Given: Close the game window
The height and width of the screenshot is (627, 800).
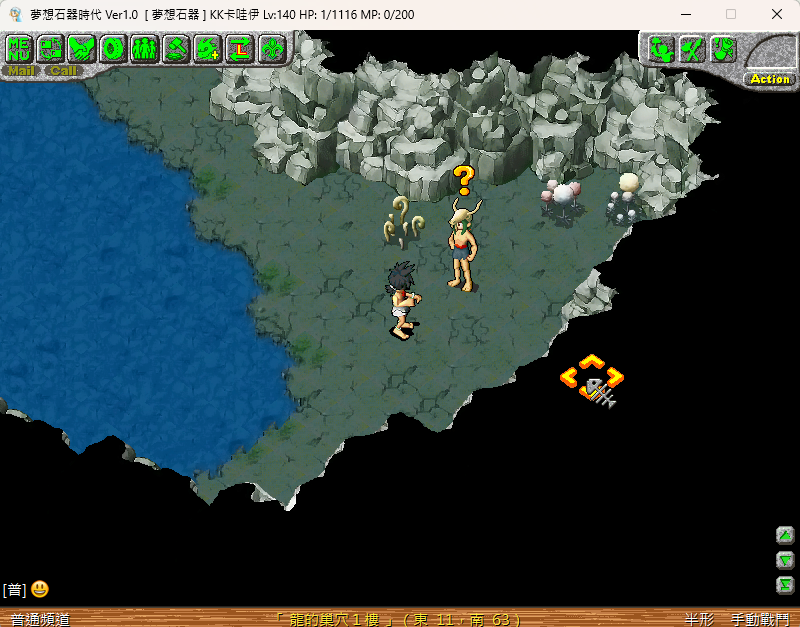Looking at the screenshot, I should click(x=777, y=14).
